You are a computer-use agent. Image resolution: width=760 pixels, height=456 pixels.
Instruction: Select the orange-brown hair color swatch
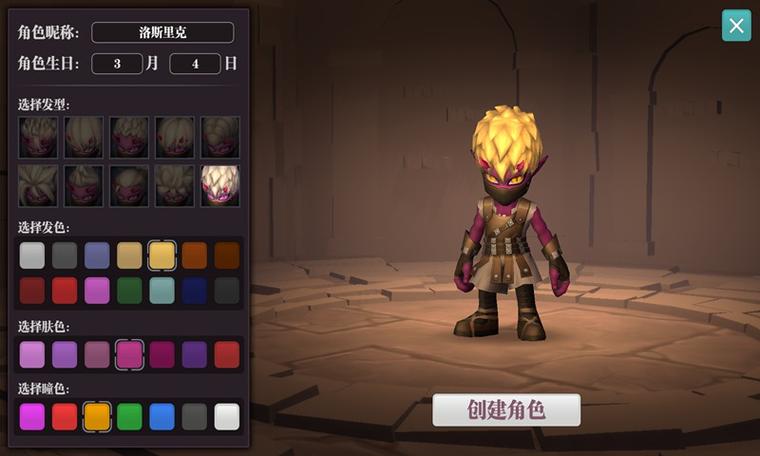(x=195, y=256)
